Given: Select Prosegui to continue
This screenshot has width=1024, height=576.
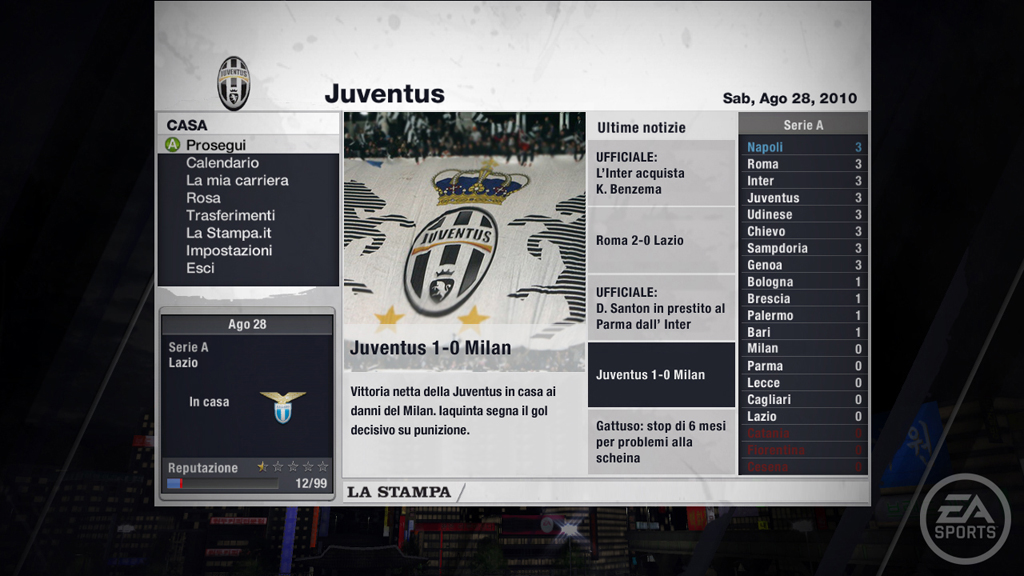Looking at the screenshot, I should (x=215, y=145).
